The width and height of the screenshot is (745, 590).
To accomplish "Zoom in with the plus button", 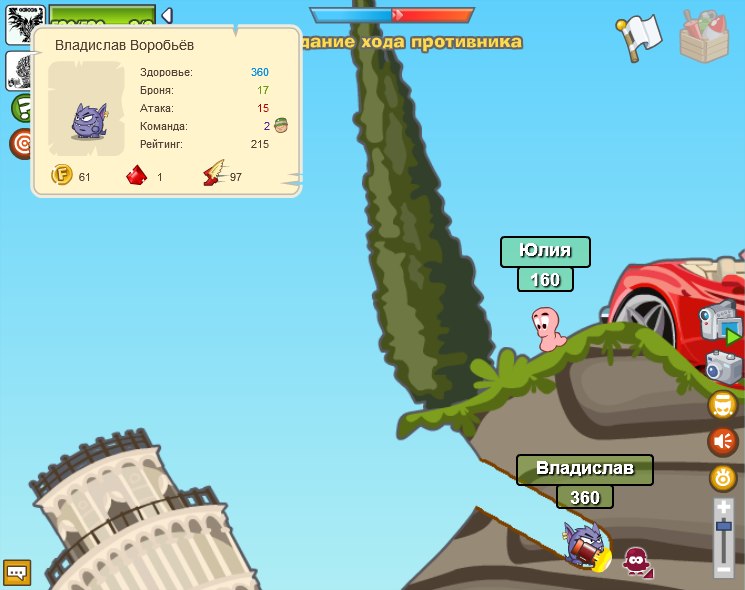I will click(x=724, y=508).
